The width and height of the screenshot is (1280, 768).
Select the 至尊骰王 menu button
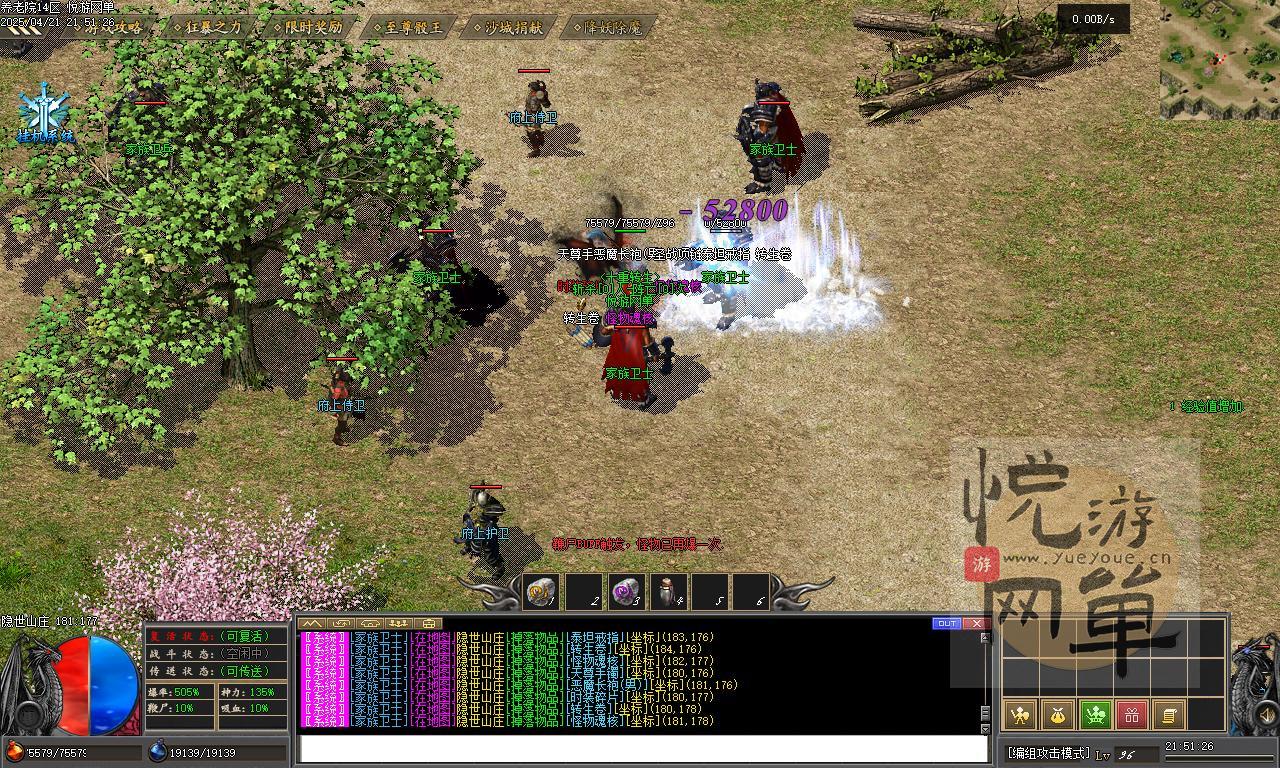click(408, 27)
